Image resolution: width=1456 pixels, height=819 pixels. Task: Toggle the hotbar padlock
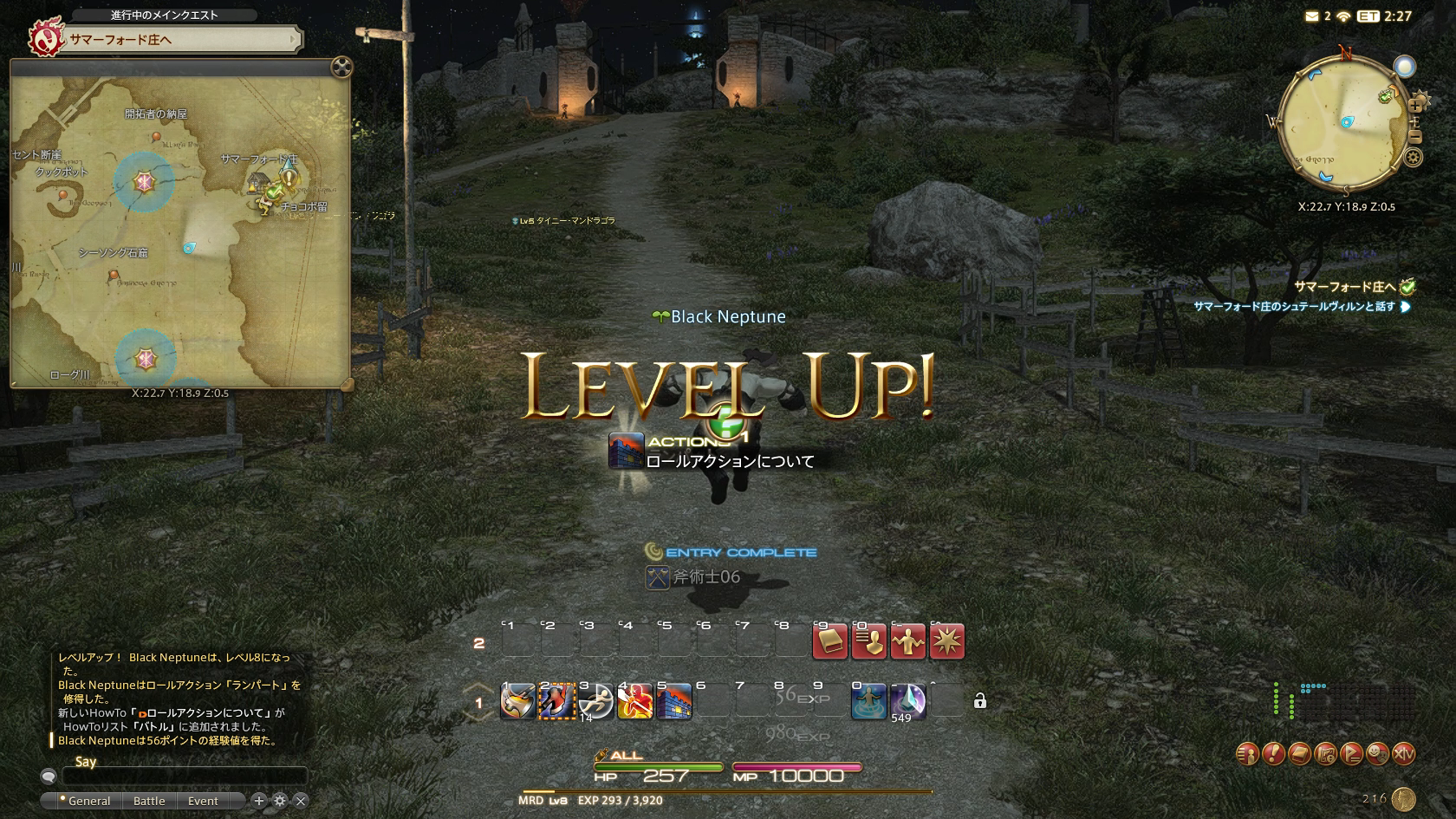[980, 701]
